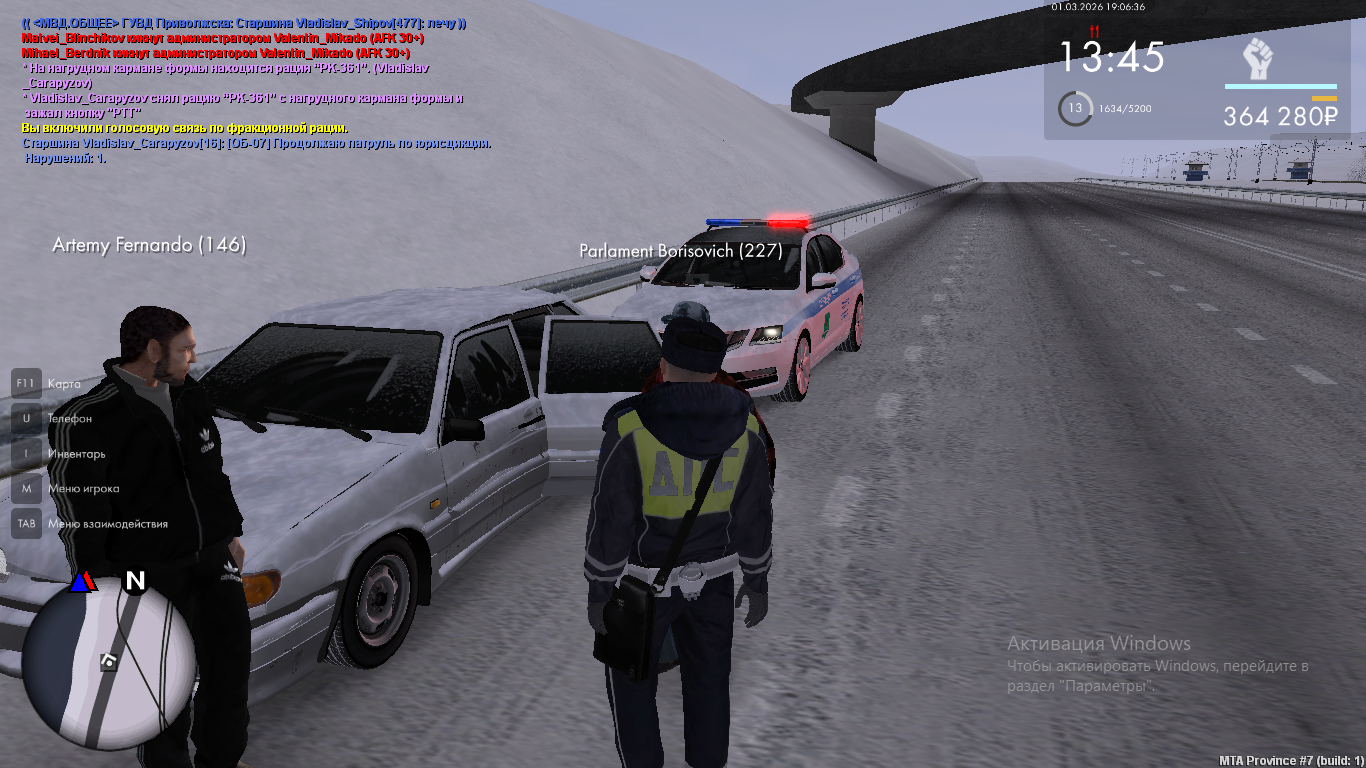Click the level 13 circle badge
This screenshot has width=1366, height=768.
(1075, 108)
